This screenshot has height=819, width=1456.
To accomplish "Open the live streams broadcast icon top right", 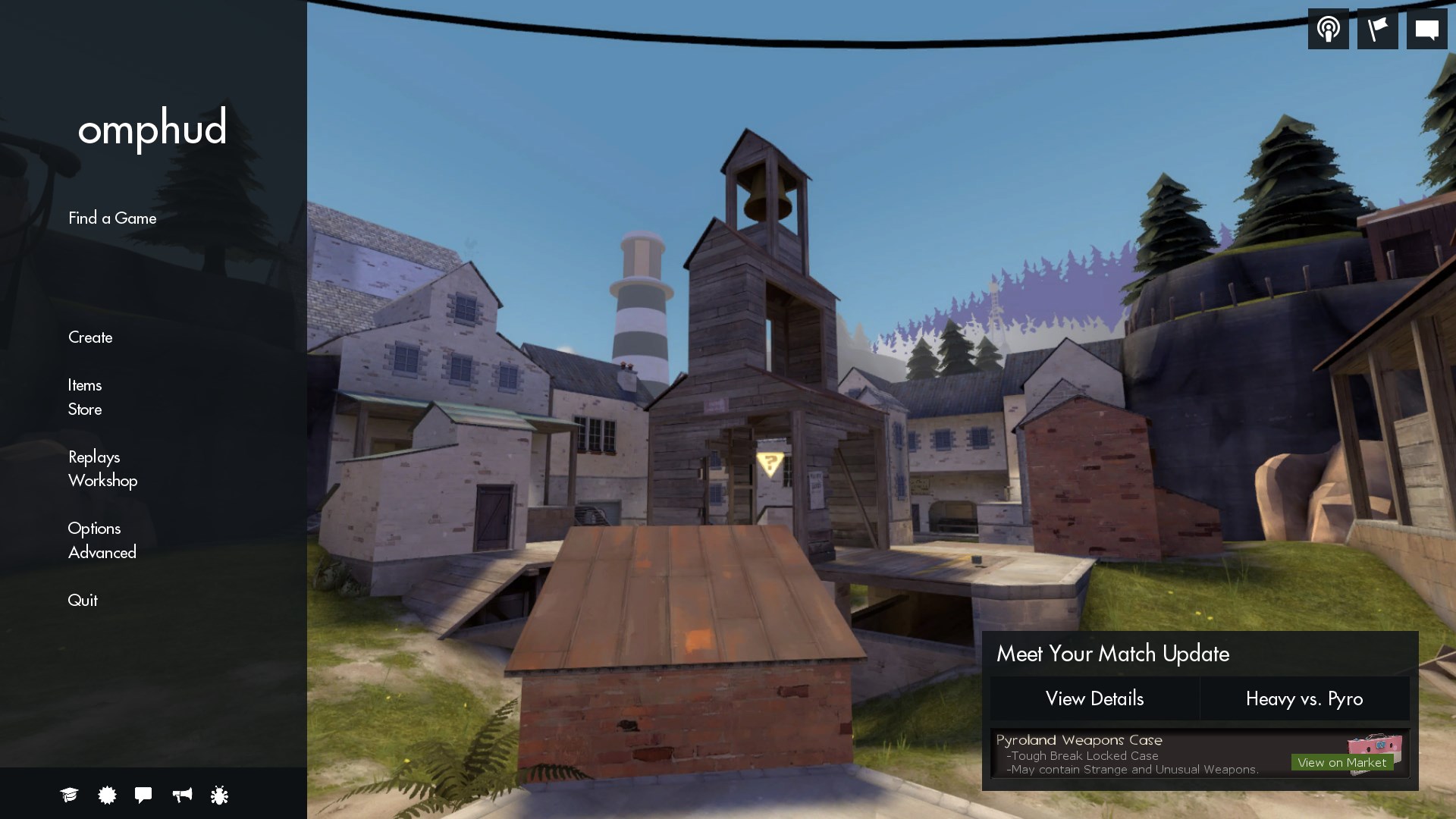I will point(1328,28).
